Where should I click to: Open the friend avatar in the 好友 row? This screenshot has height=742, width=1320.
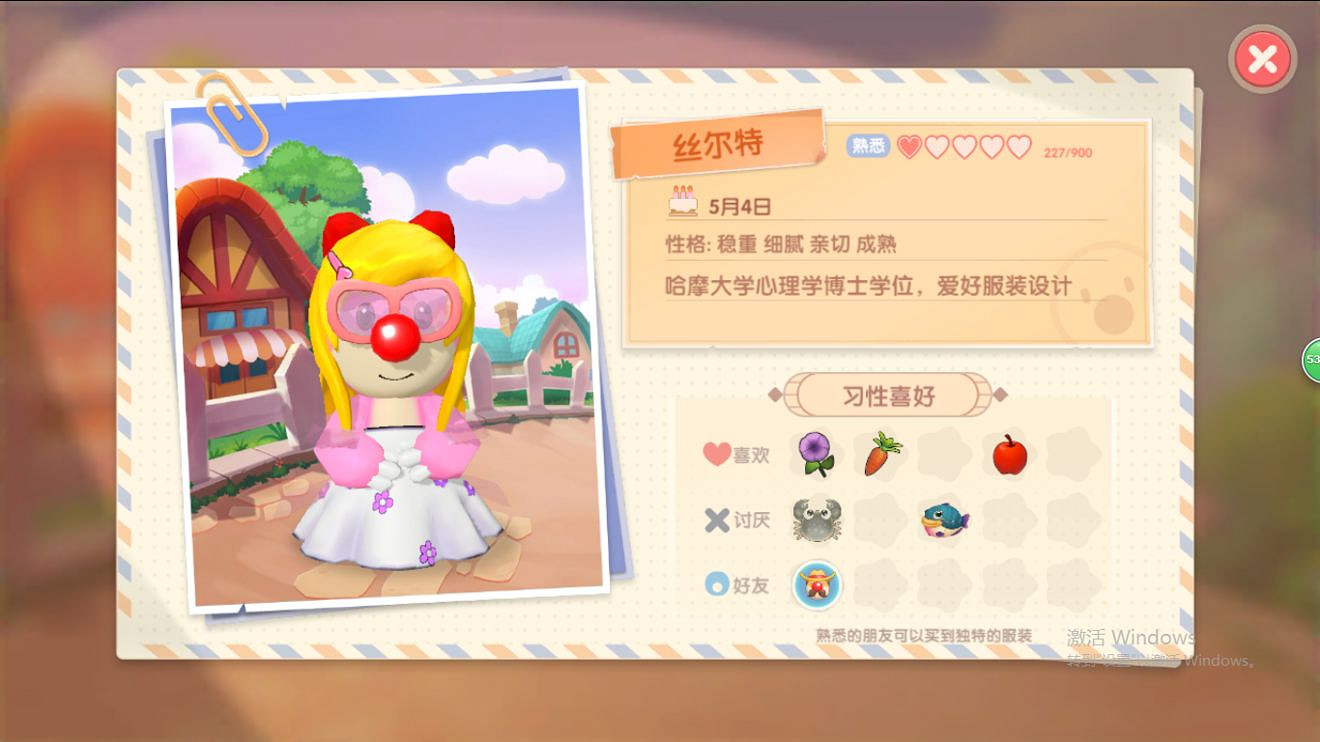coord(815,585)
